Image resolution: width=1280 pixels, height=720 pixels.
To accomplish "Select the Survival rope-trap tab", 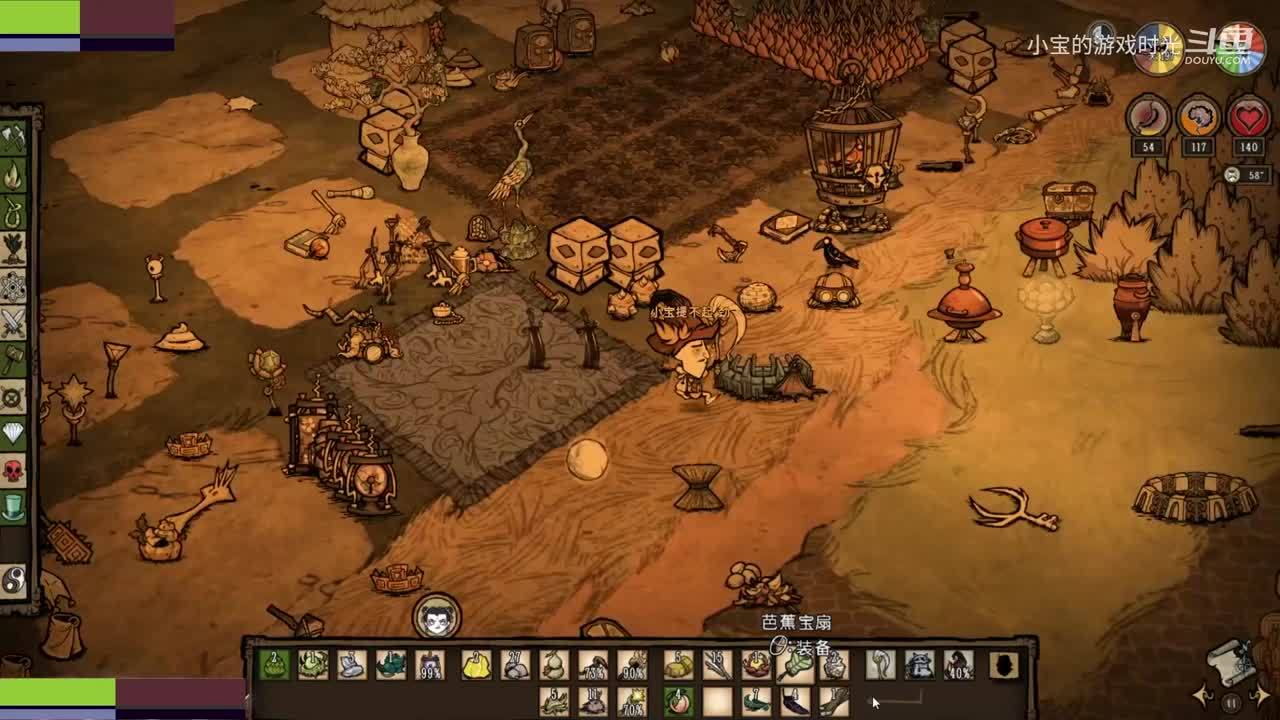I will coord(13,212).
